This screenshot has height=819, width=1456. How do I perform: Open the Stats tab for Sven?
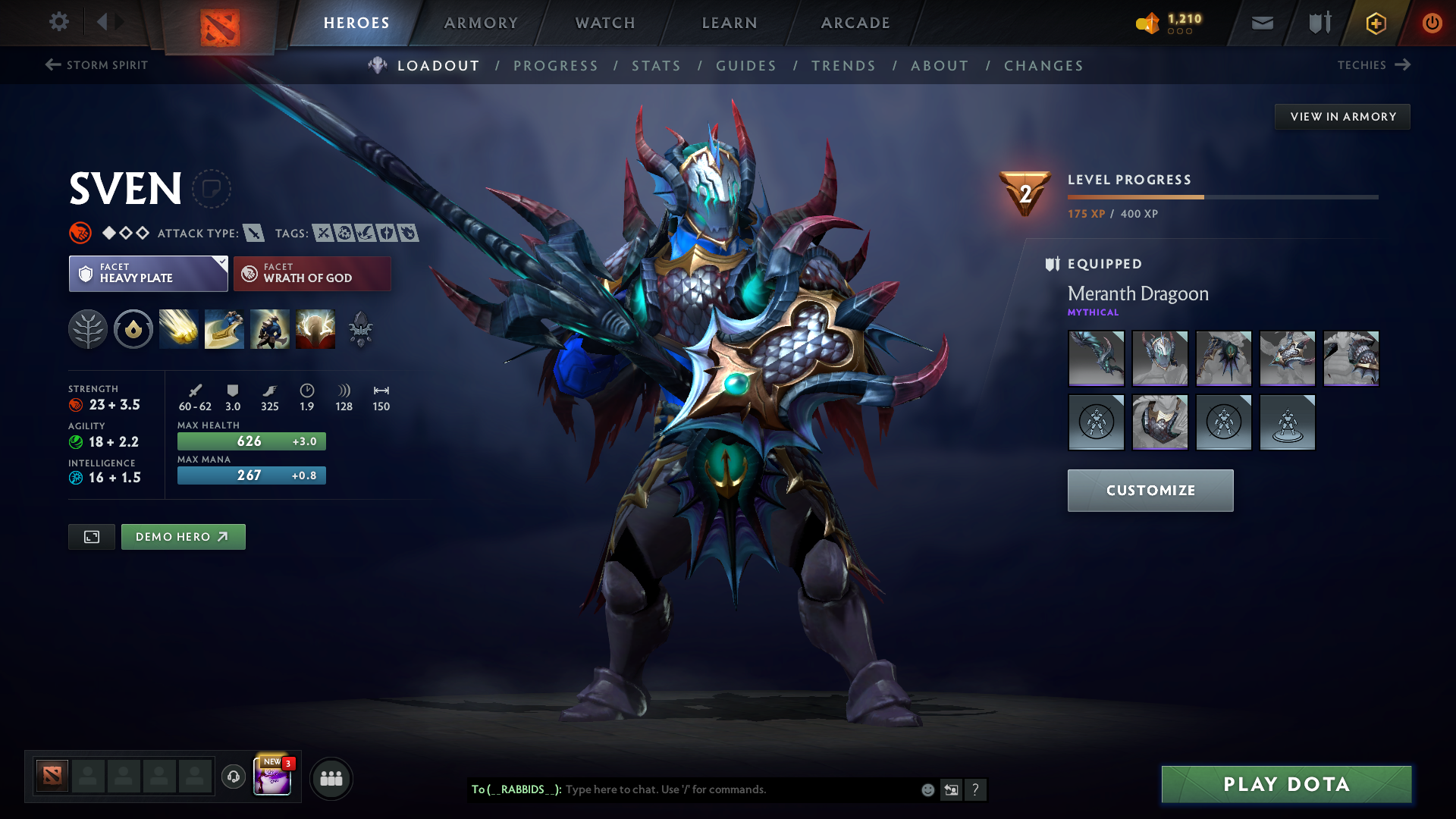[656, 66]
